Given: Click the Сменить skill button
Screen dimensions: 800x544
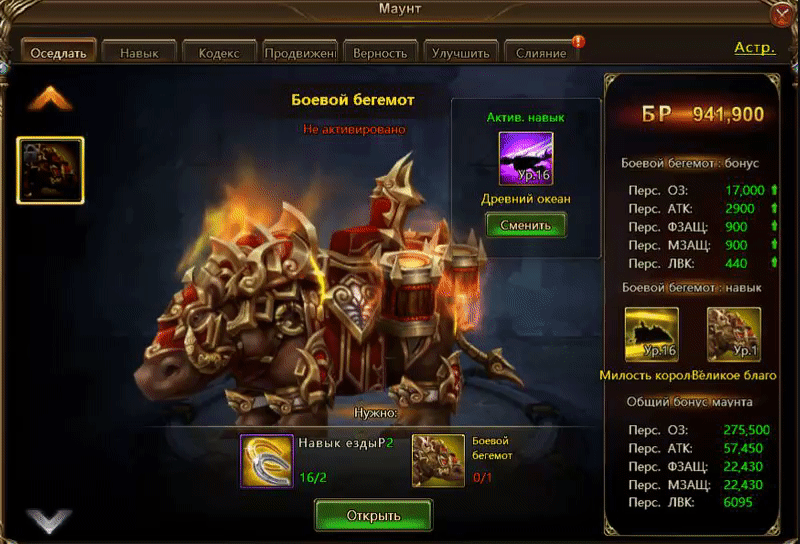Looking at the screenshot, I should point(526,225).
